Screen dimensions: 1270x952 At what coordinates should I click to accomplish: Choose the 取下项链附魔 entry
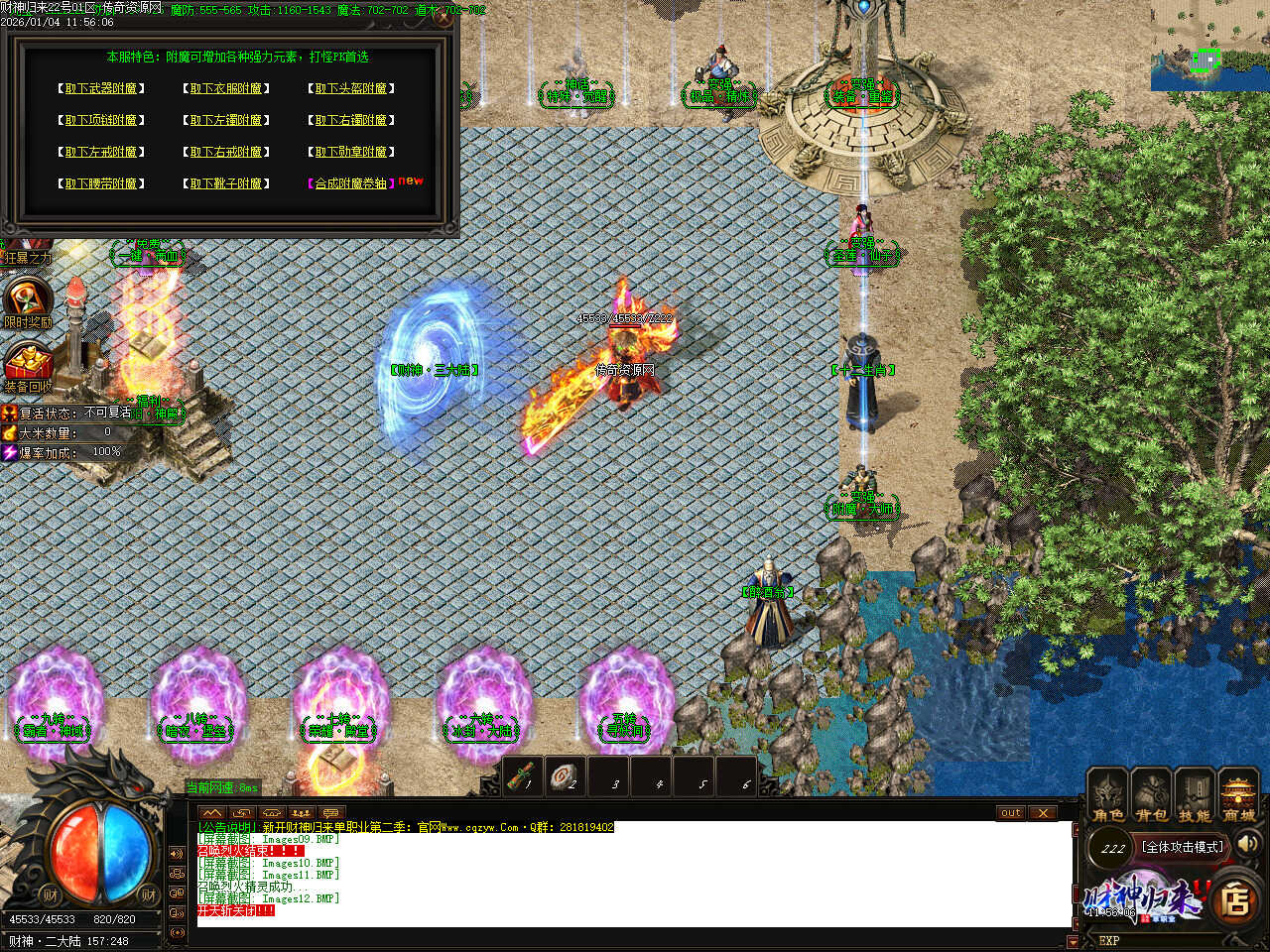[x=101, y=121]
